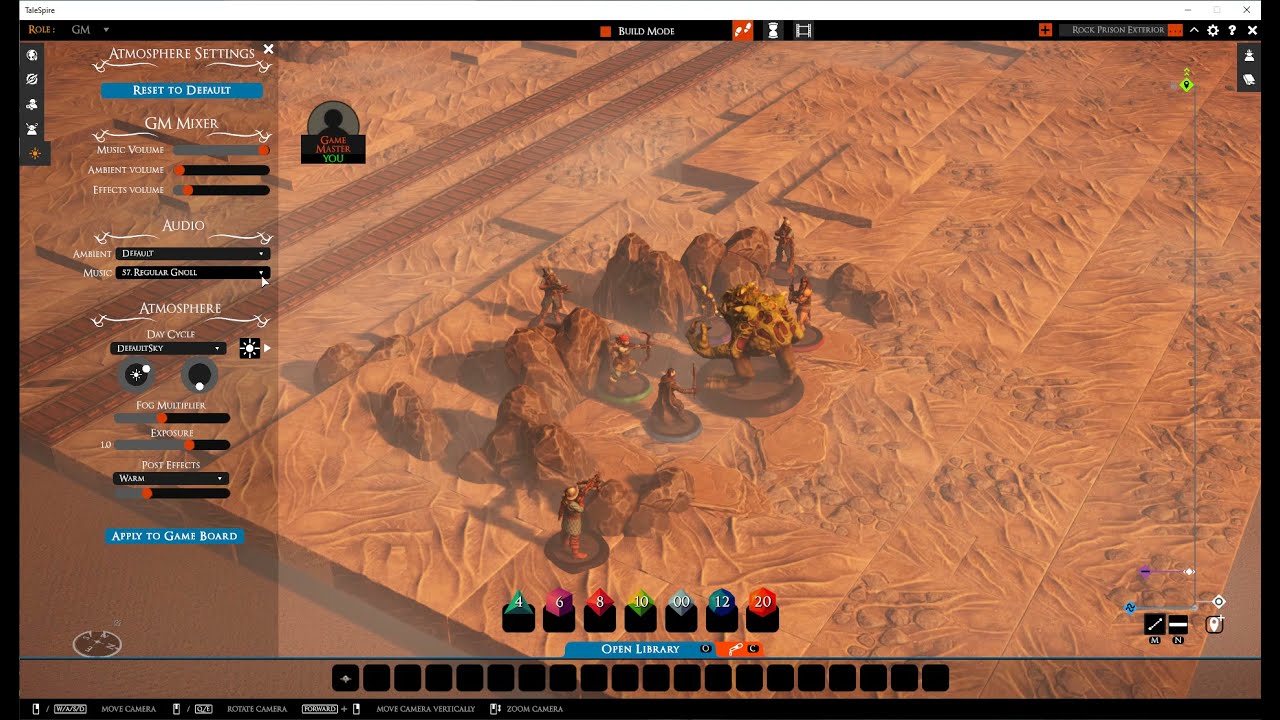This screenshot has height=720, width=1280.
Task: Open the gear settings icon
Action: point(1213,31)
